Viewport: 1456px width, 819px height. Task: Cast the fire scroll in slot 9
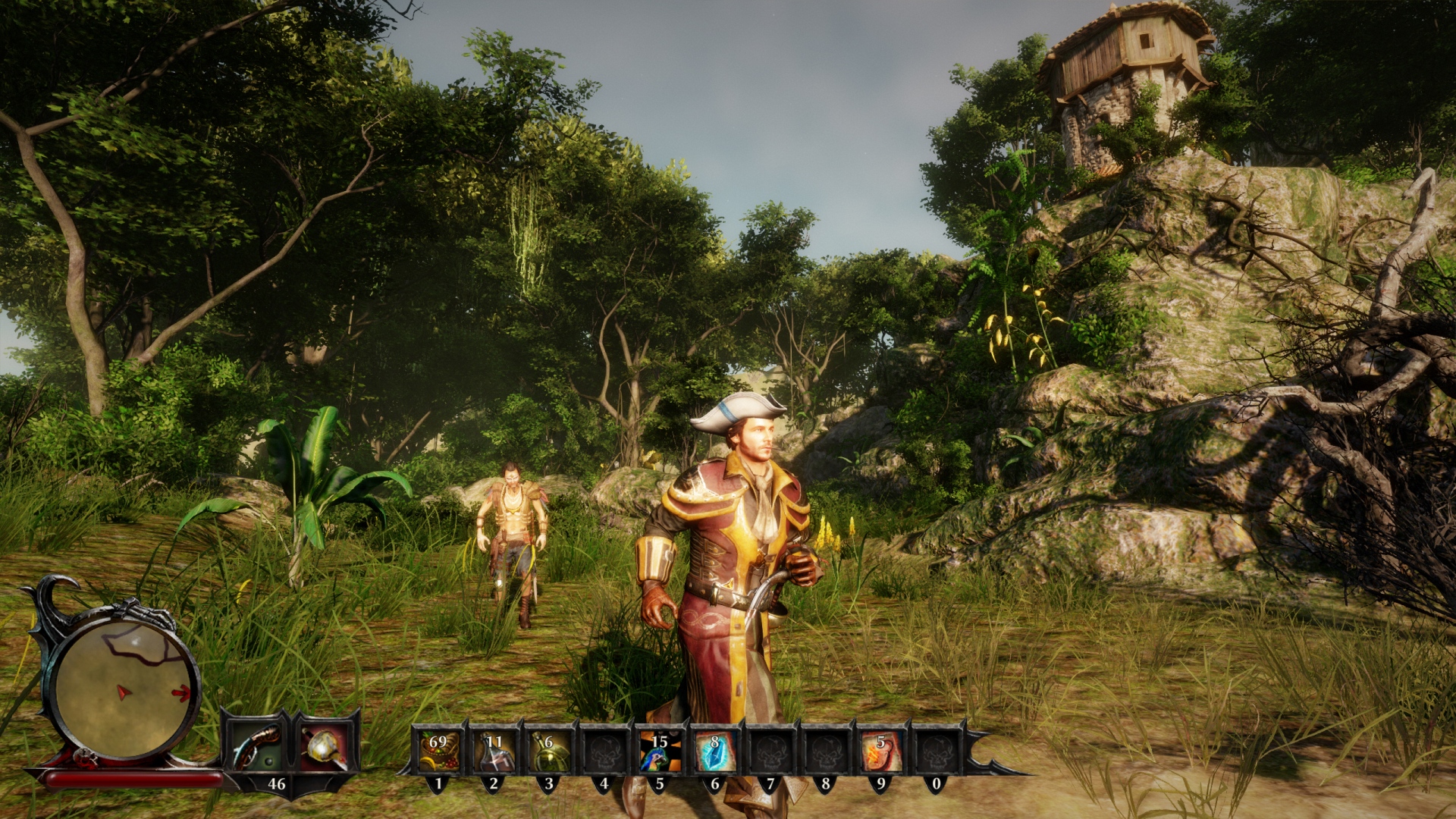880,750
